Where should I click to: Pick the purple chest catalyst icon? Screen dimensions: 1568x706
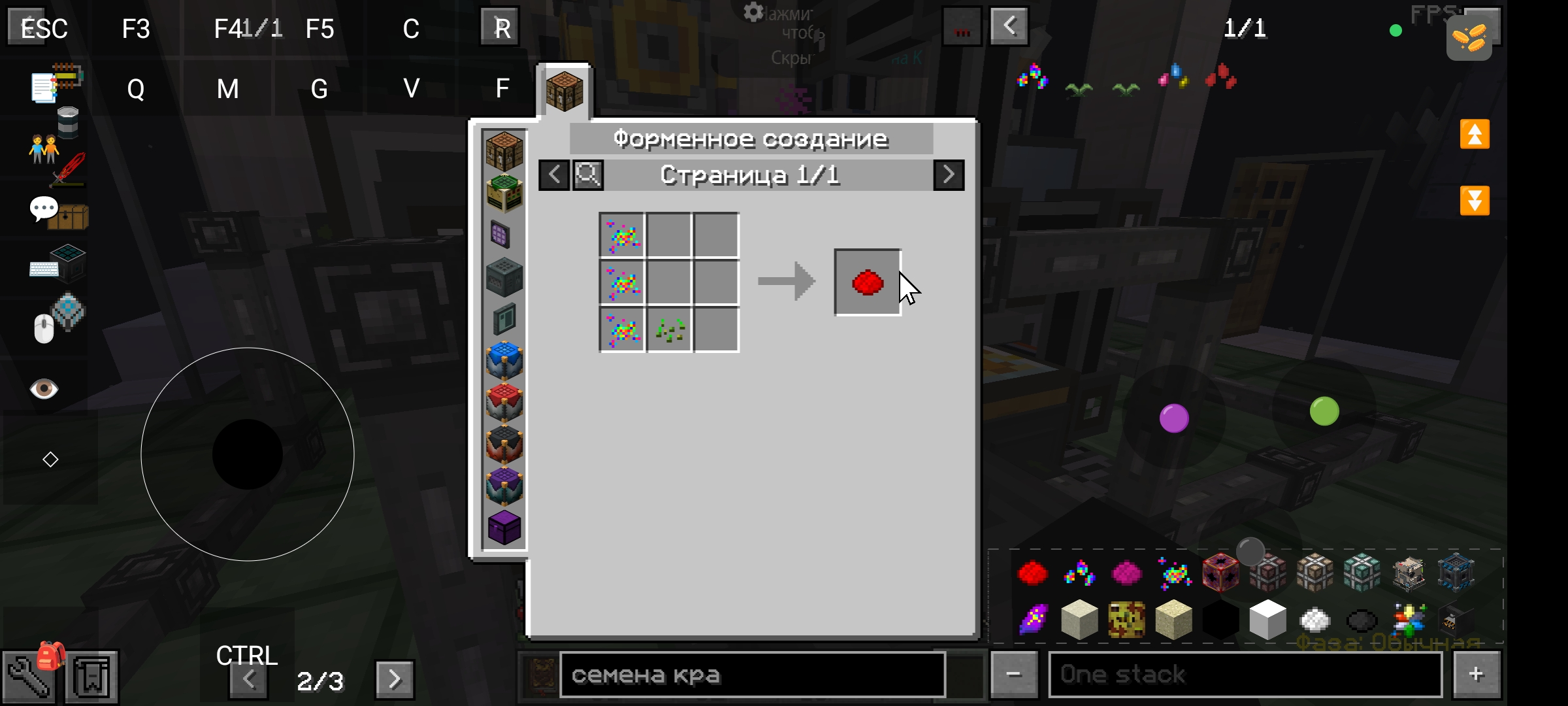tap(504, 528)
